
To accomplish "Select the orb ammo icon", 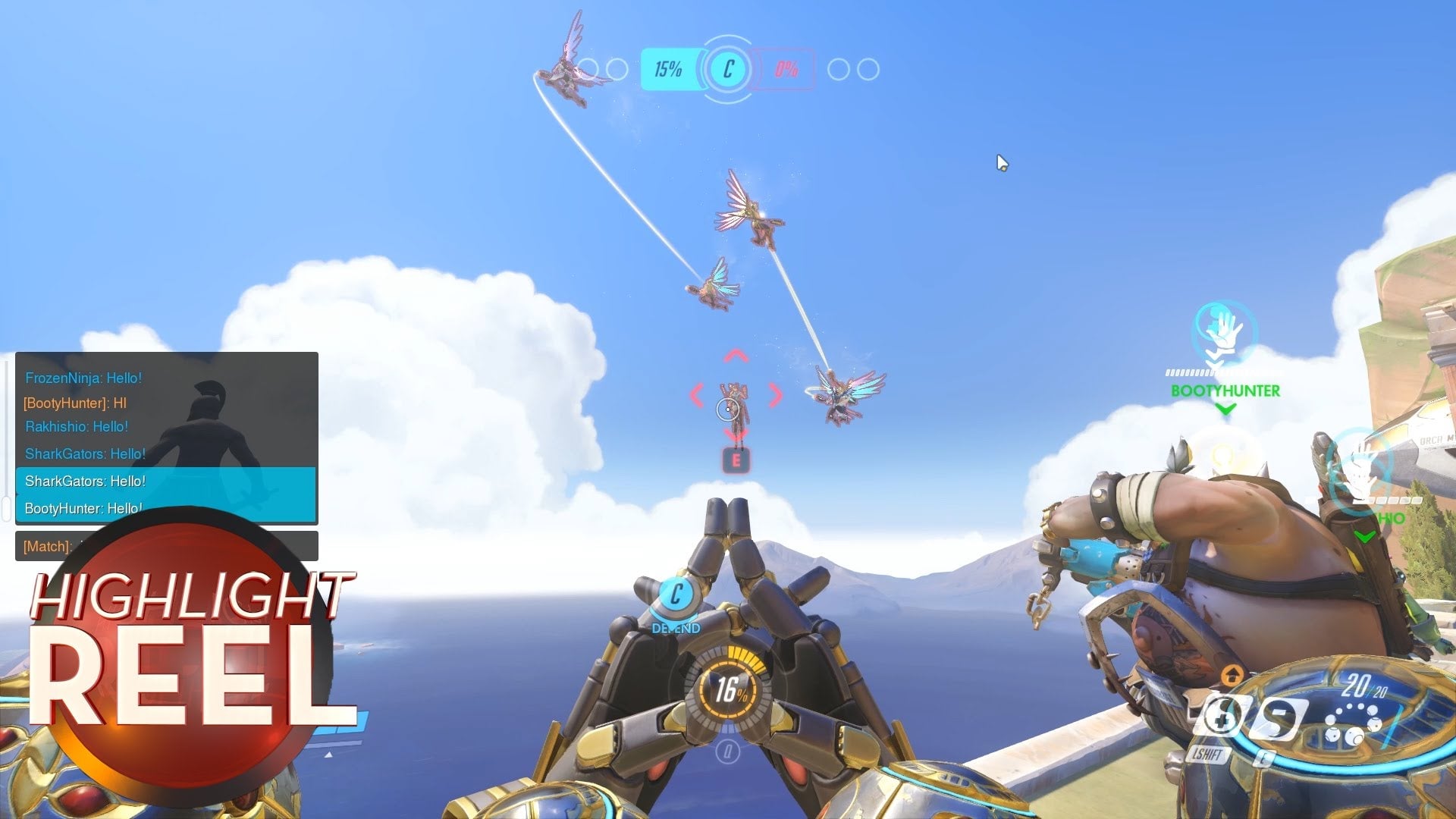I will (x=1352, y=724).
